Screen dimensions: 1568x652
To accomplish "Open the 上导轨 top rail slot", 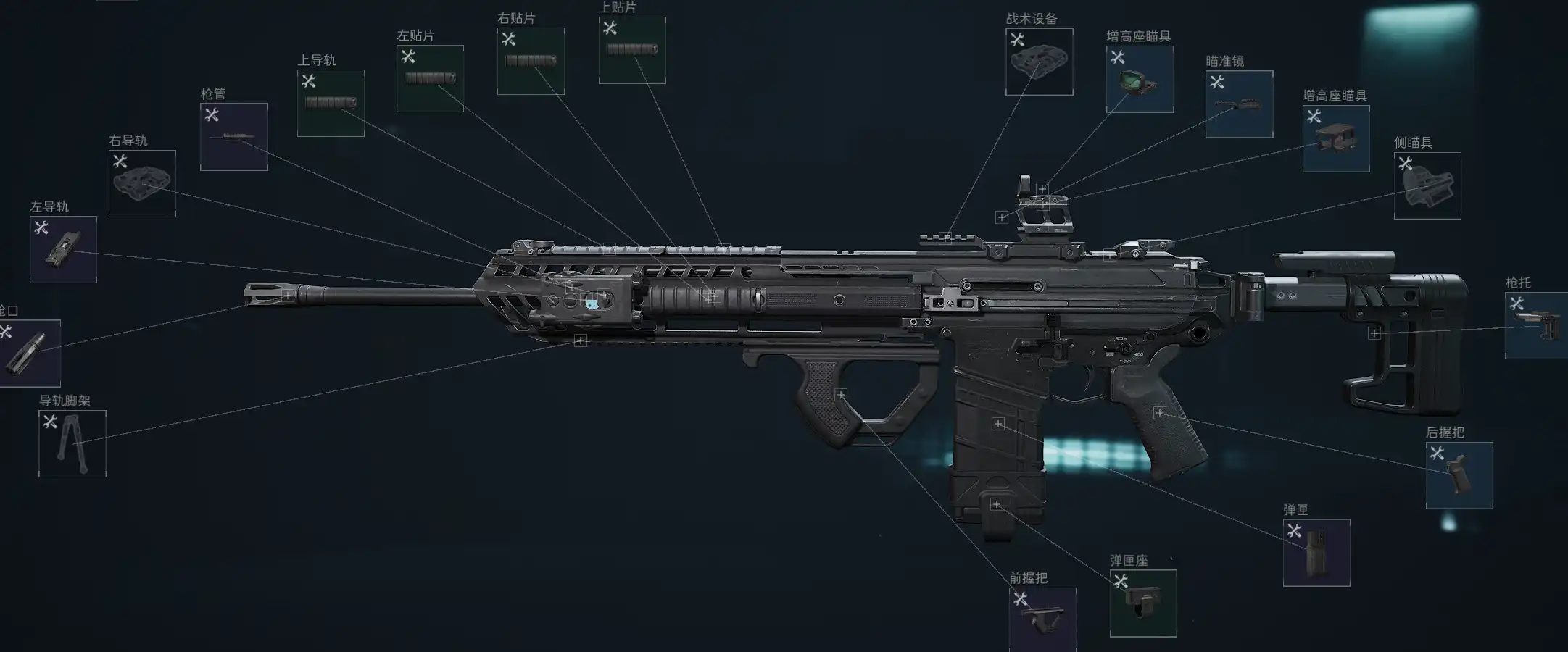I will (x=331, y=103).
